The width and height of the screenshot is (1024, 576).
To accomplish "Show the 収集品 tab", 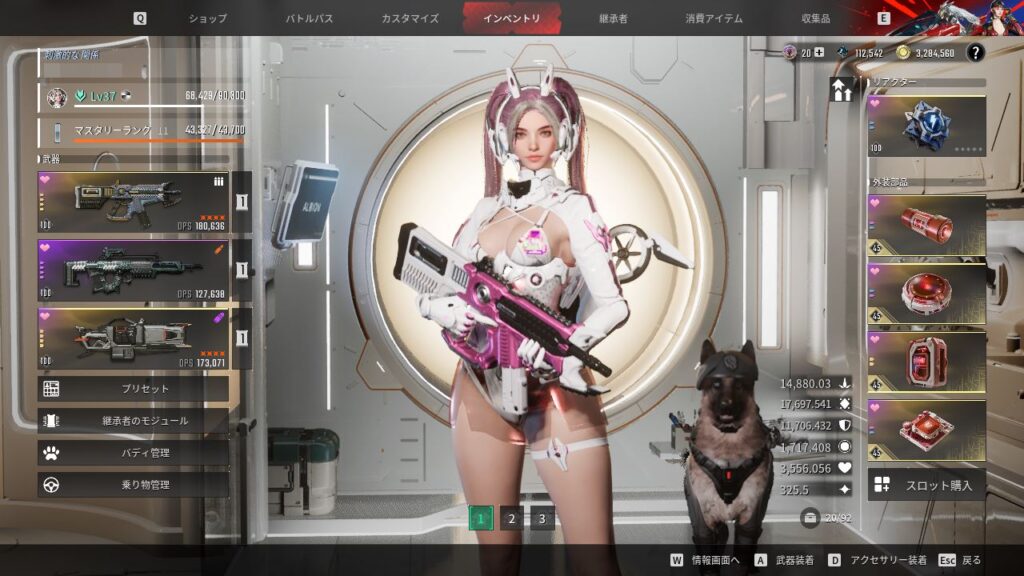I will pos(817,18).
